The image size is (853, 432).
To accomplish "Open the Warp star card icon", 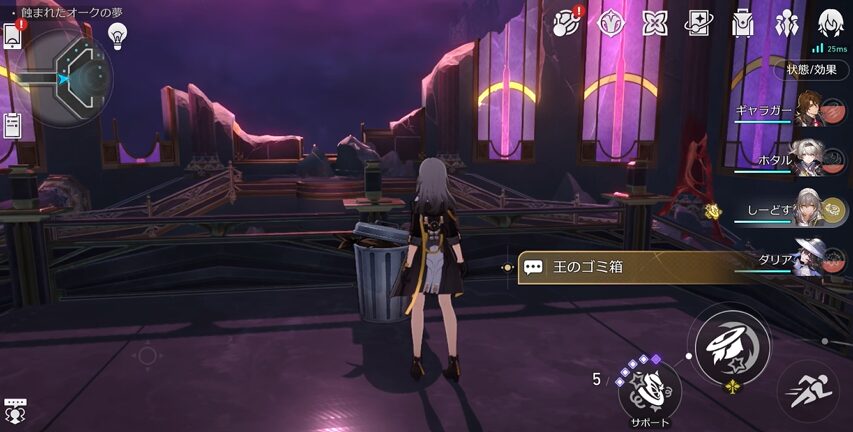I will point(699,22).
